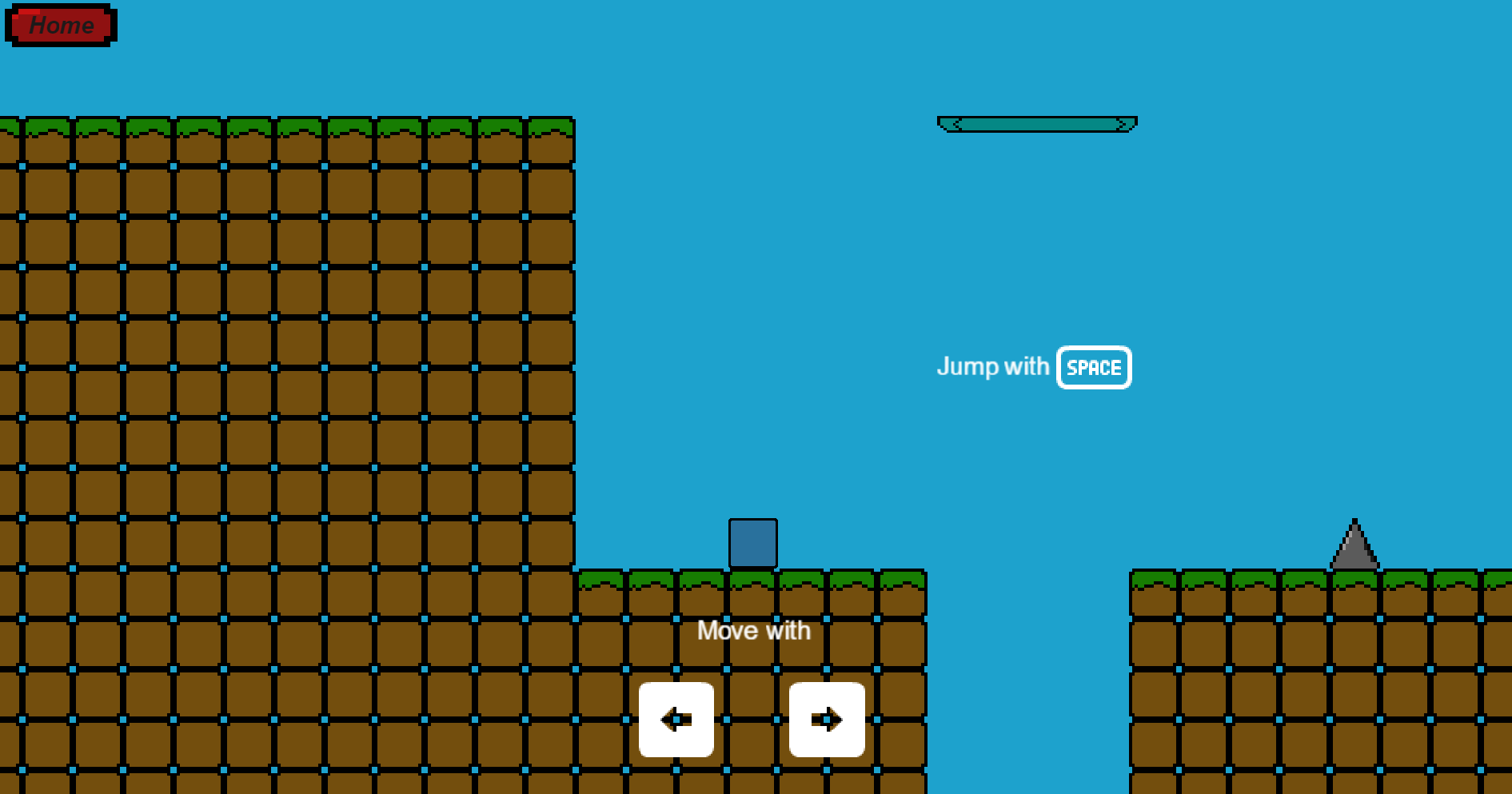Image resolution: width=1512 pixels, height=794 pixels.
Task: Select the left arrow movement icon
Action: (676, 720)
